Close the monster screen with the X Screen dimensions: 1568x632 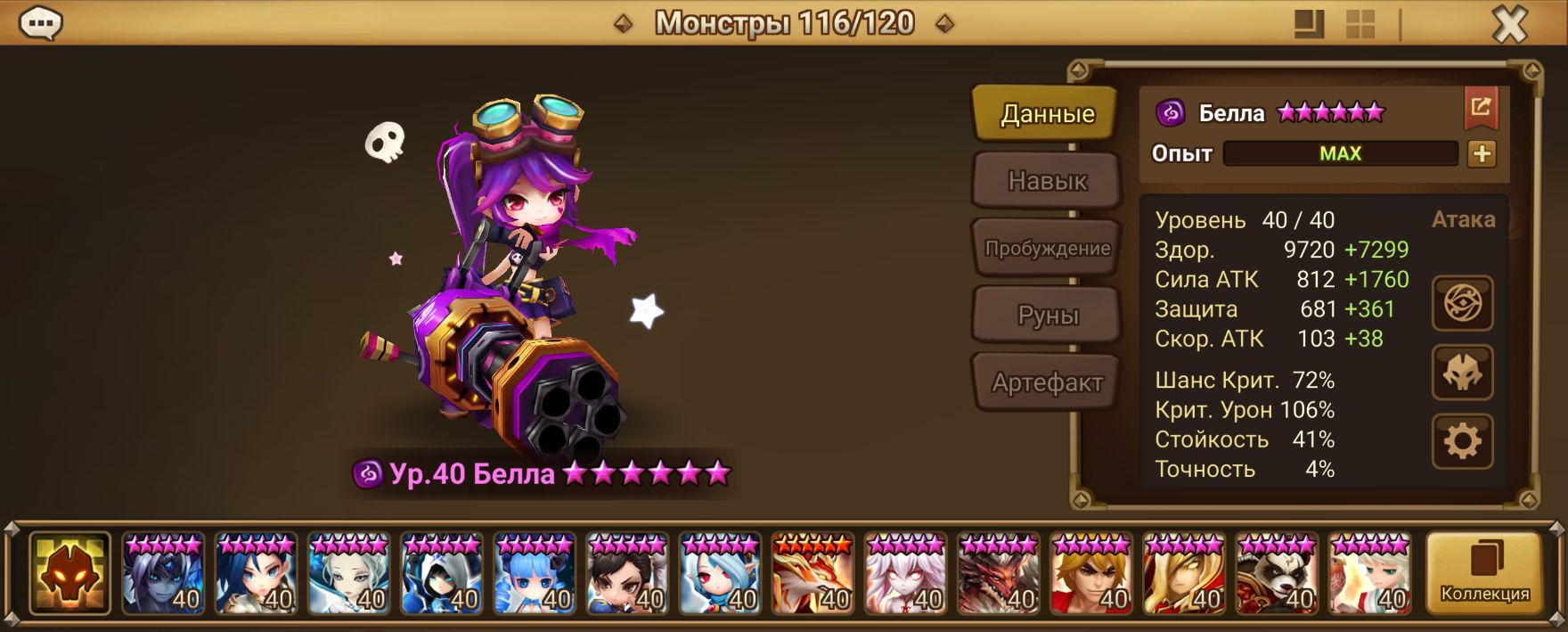pyautogui.click(x=1509, y=25)
